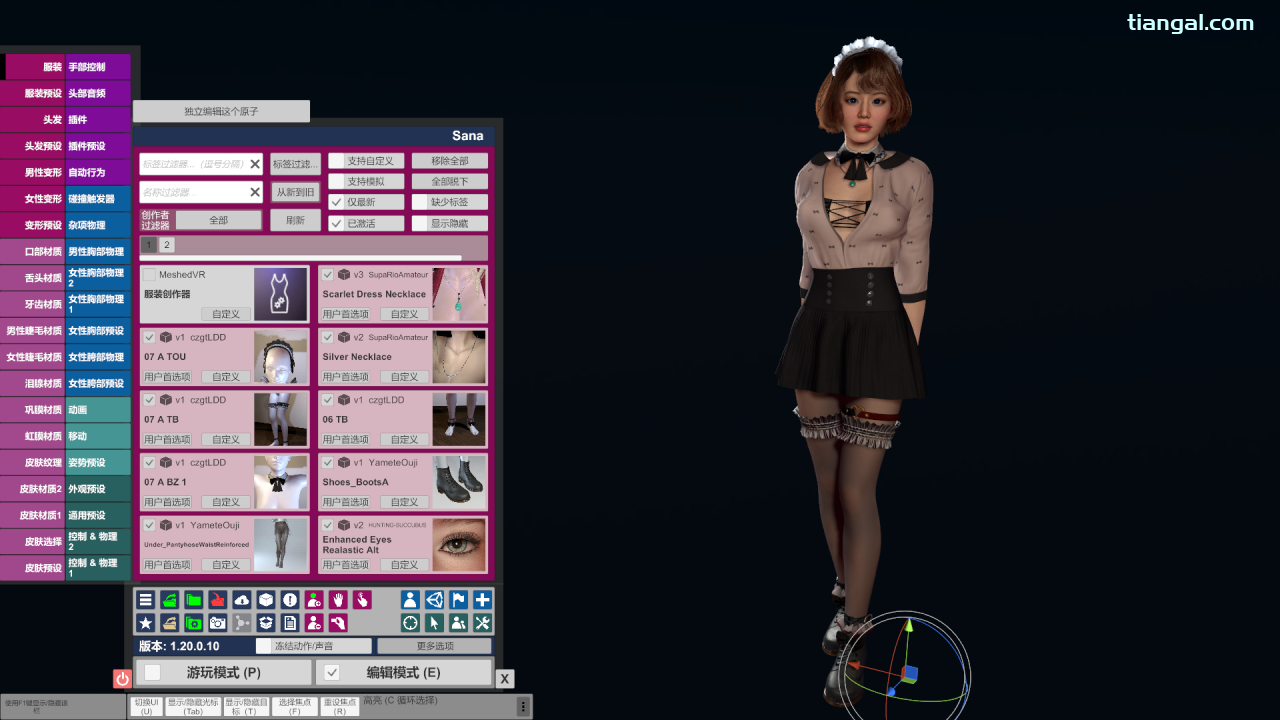Take a screenshot with the camera icon

pos(217,622)
